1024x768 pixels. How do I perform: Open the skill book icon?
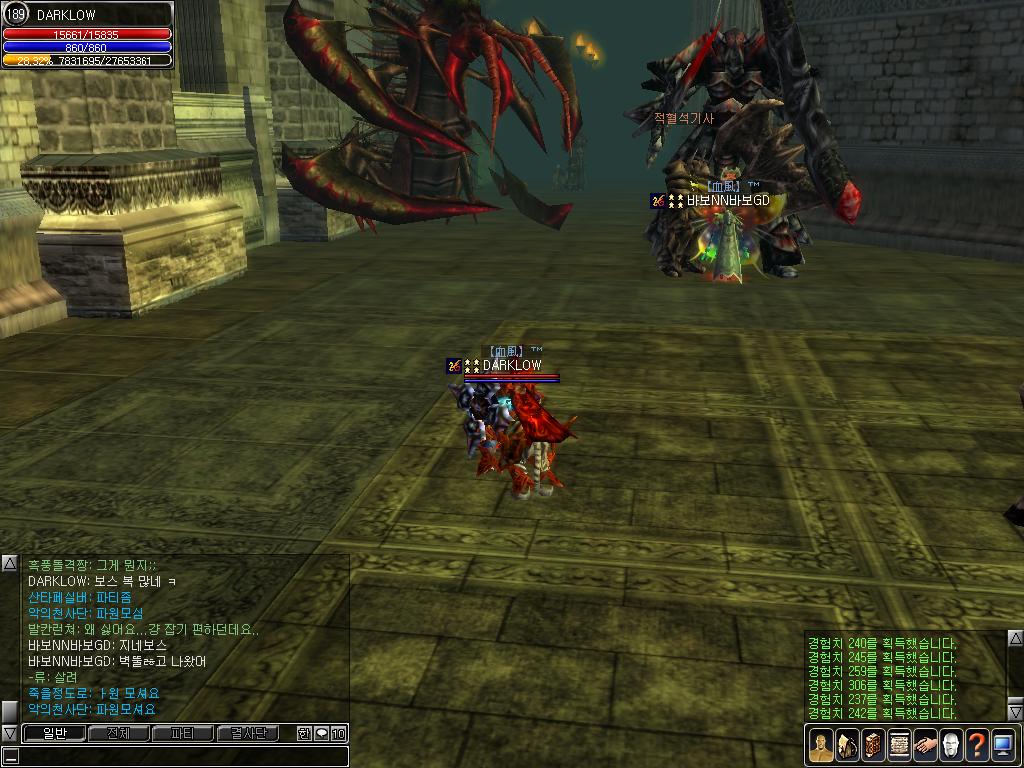(872, 746)
